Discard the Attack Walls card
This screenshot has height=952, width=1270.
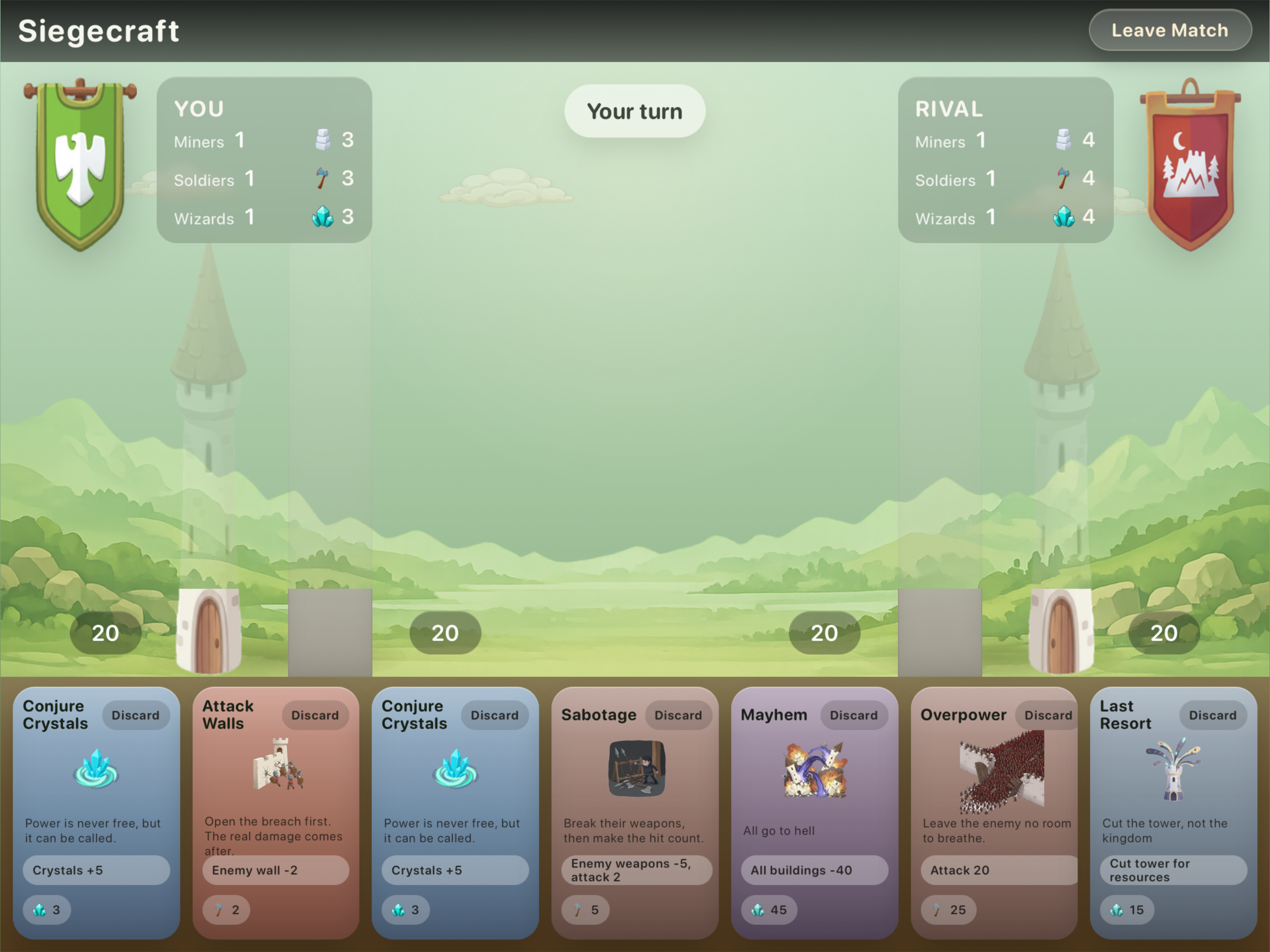tap(315, 715)
